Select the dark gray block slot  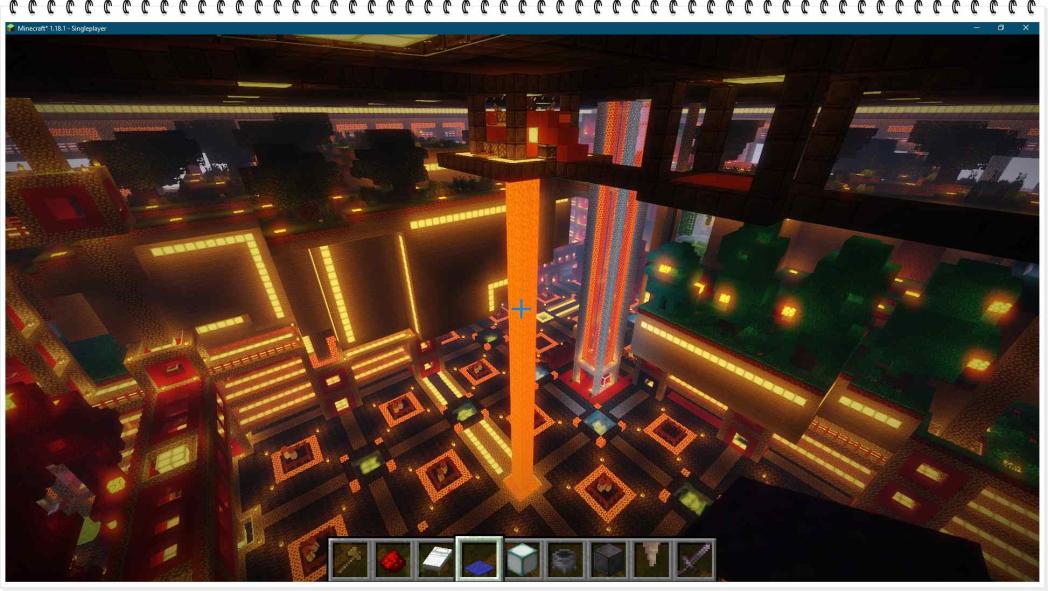tap(608, 560)
